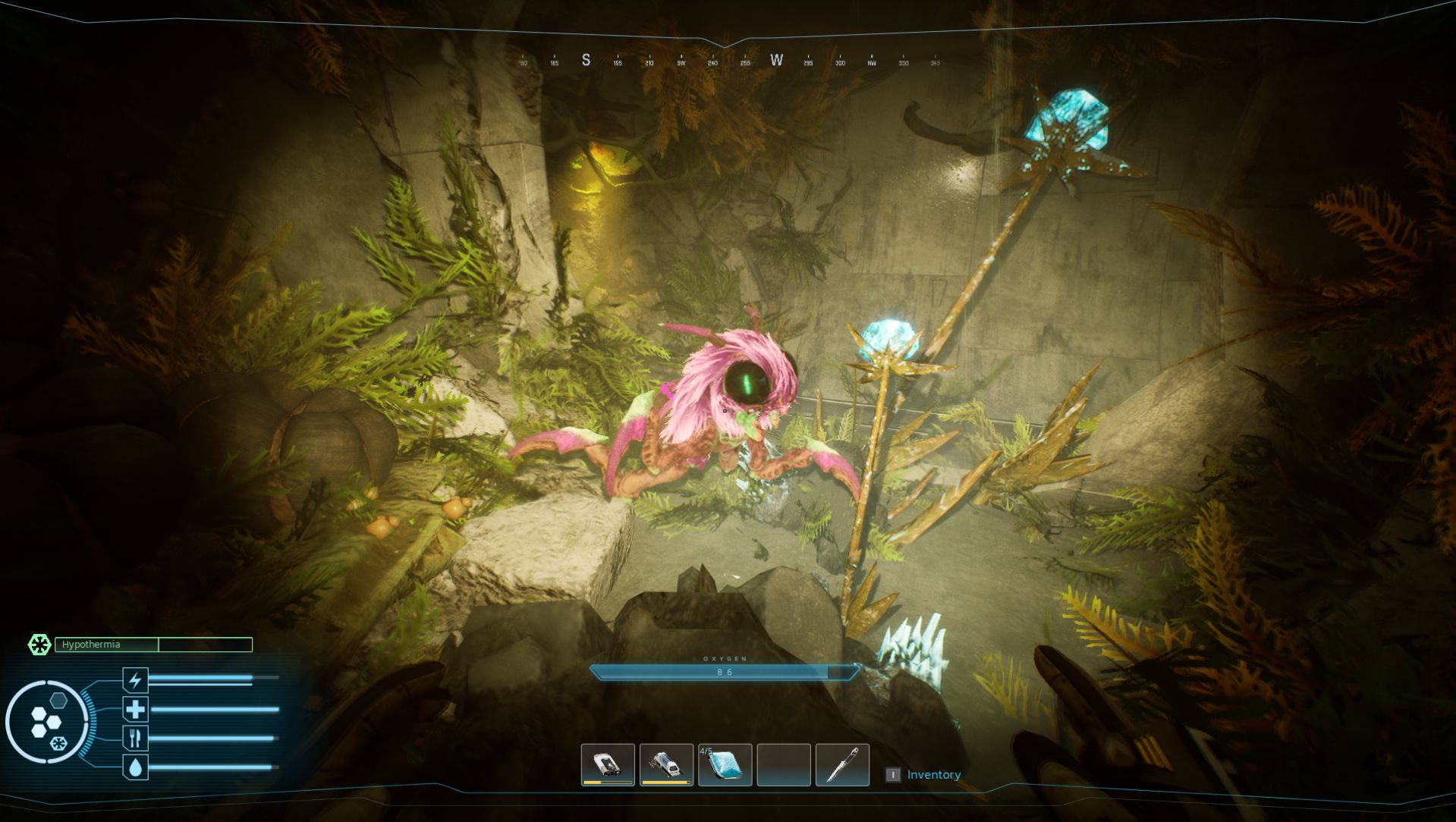The height and width of the screenshot is (822, 1456).
Task: Click the water drop thirst icon
Action: pos(135,767)
